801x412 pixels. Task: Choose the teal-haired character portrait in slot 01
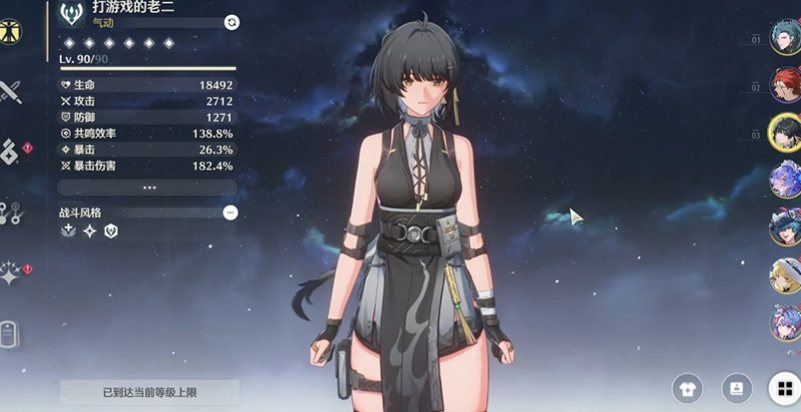(x=785, y=40)
